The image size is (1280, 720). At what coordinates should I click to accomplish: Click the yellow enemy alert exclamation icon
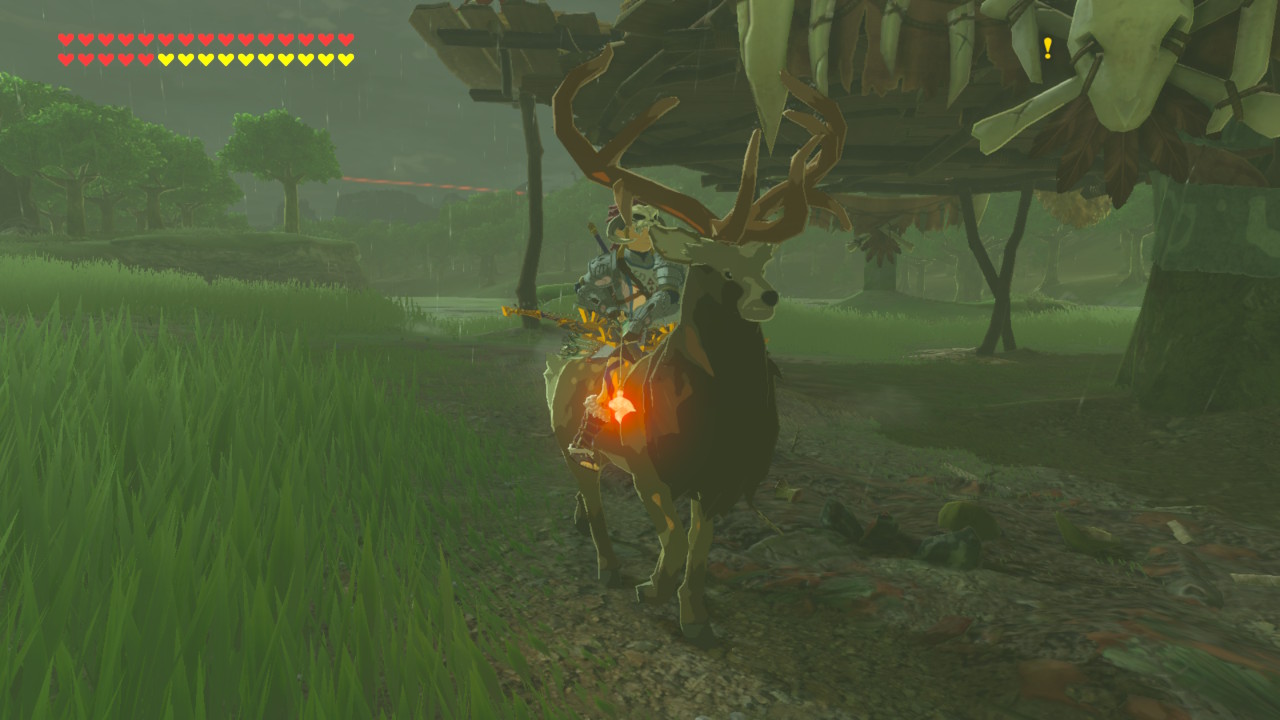point(1046,46)
